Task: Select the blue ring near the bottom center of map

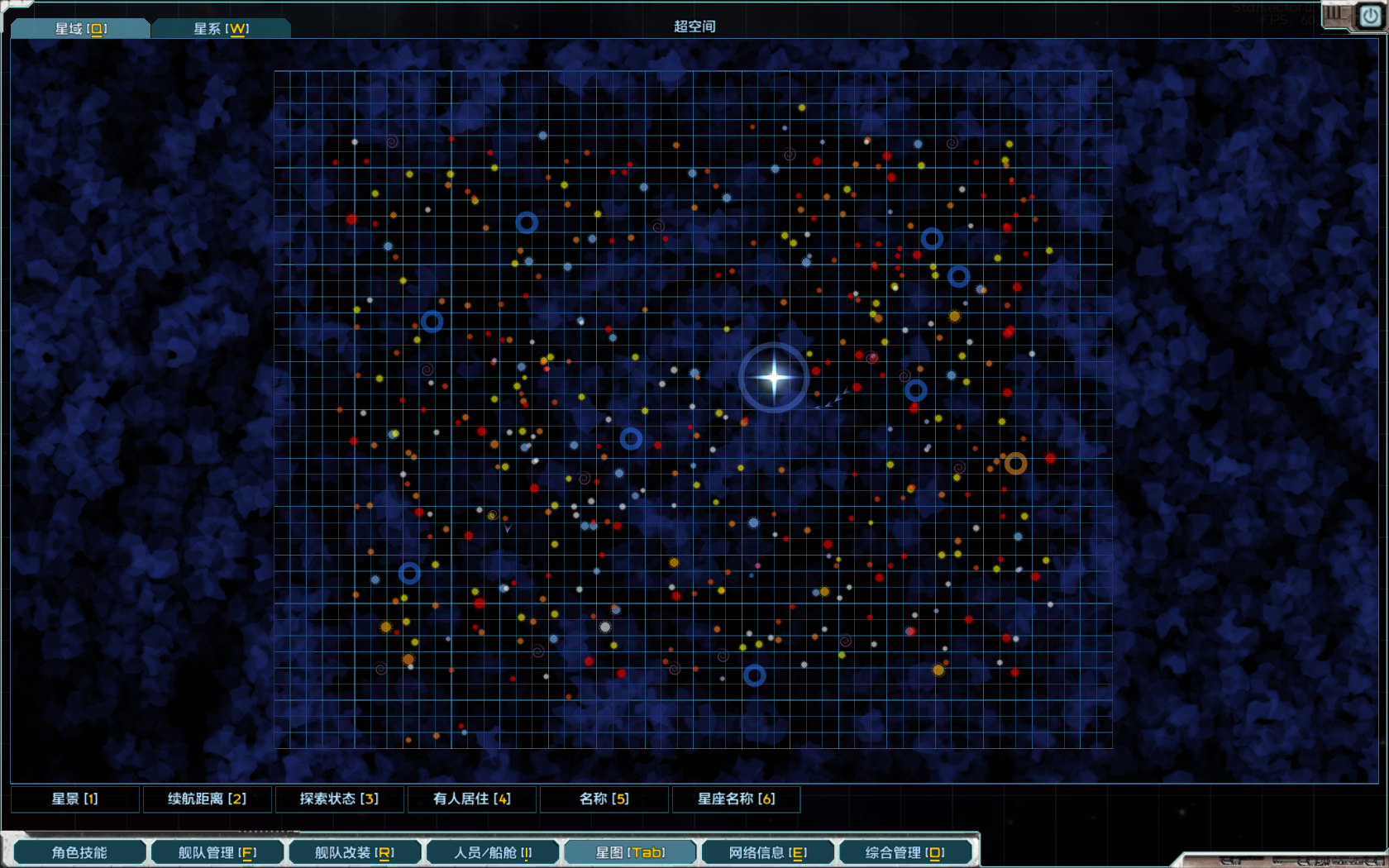Action: point(753,675)
